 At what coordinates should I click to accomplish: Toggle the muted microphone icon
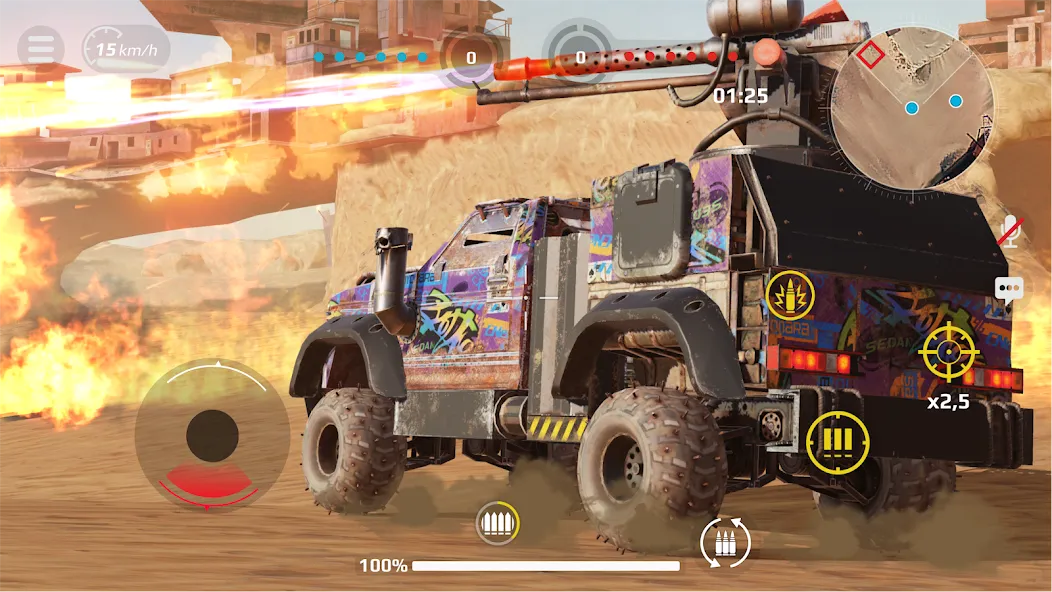(x=1011, y=232)
